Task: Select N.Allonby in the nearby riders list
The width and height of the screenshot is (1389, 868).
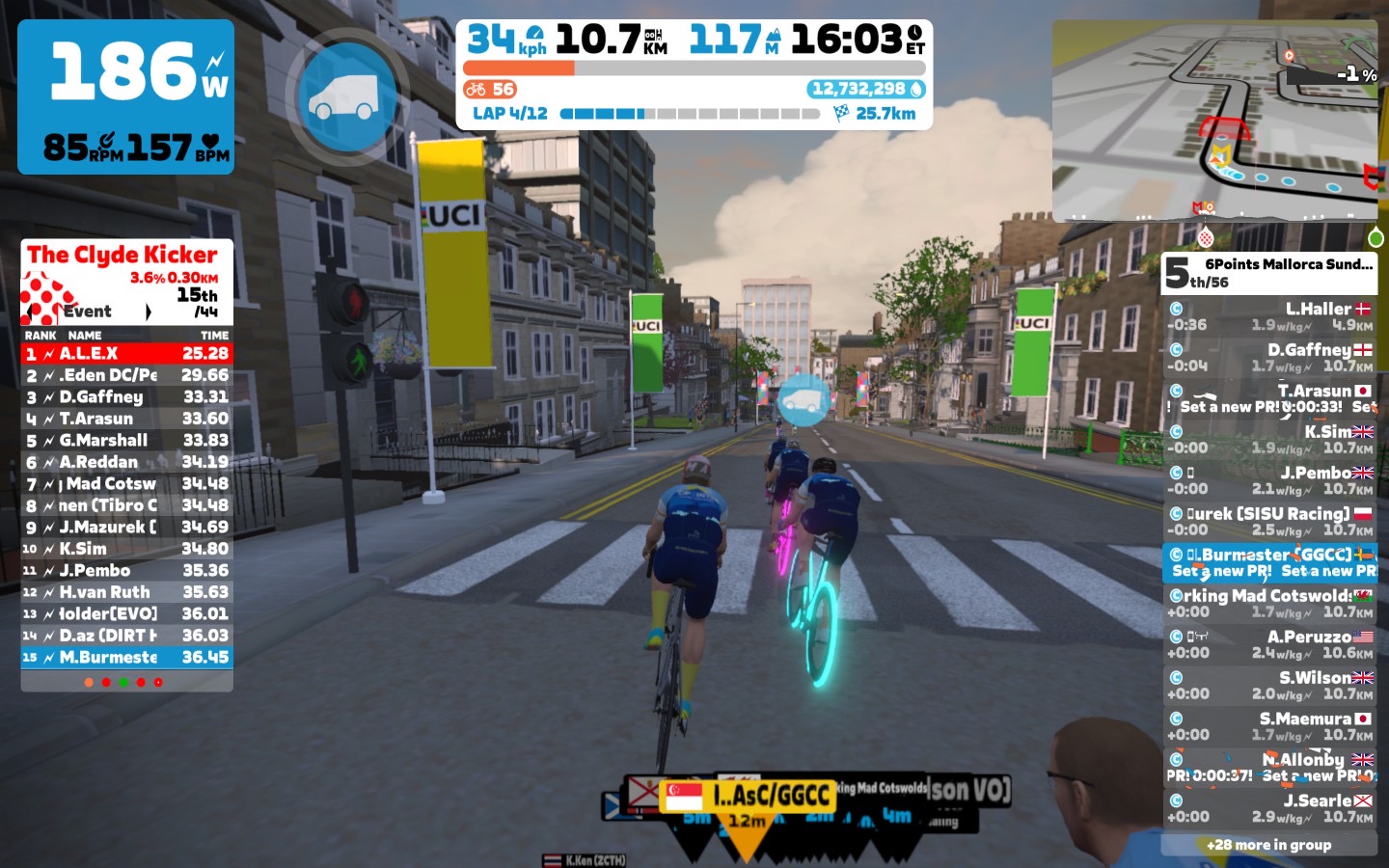Action: coord(1269,768)
